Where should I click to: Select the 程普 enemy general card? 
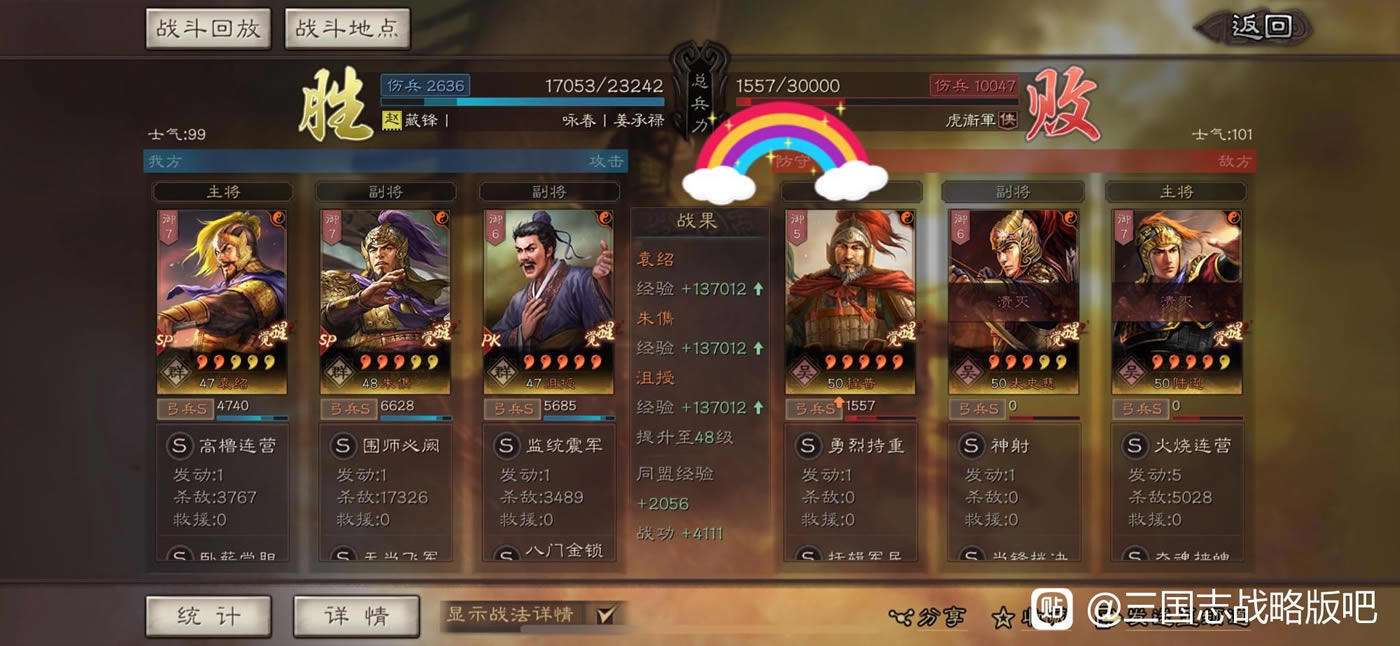click(x=850, y=300)
